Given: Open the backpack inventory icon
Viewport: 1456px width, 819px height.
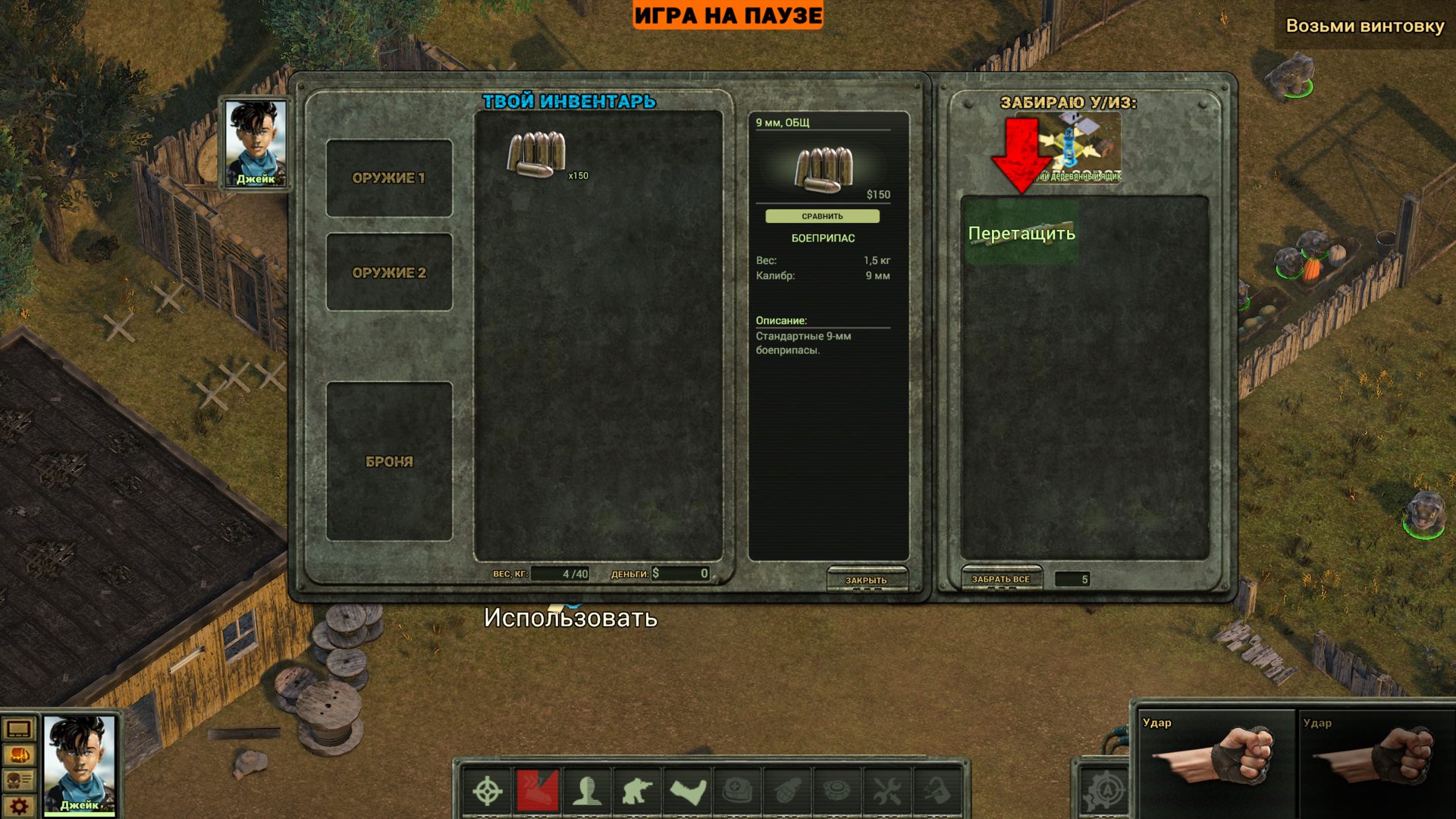Looking at the screenshot, I should pos(19,756).
